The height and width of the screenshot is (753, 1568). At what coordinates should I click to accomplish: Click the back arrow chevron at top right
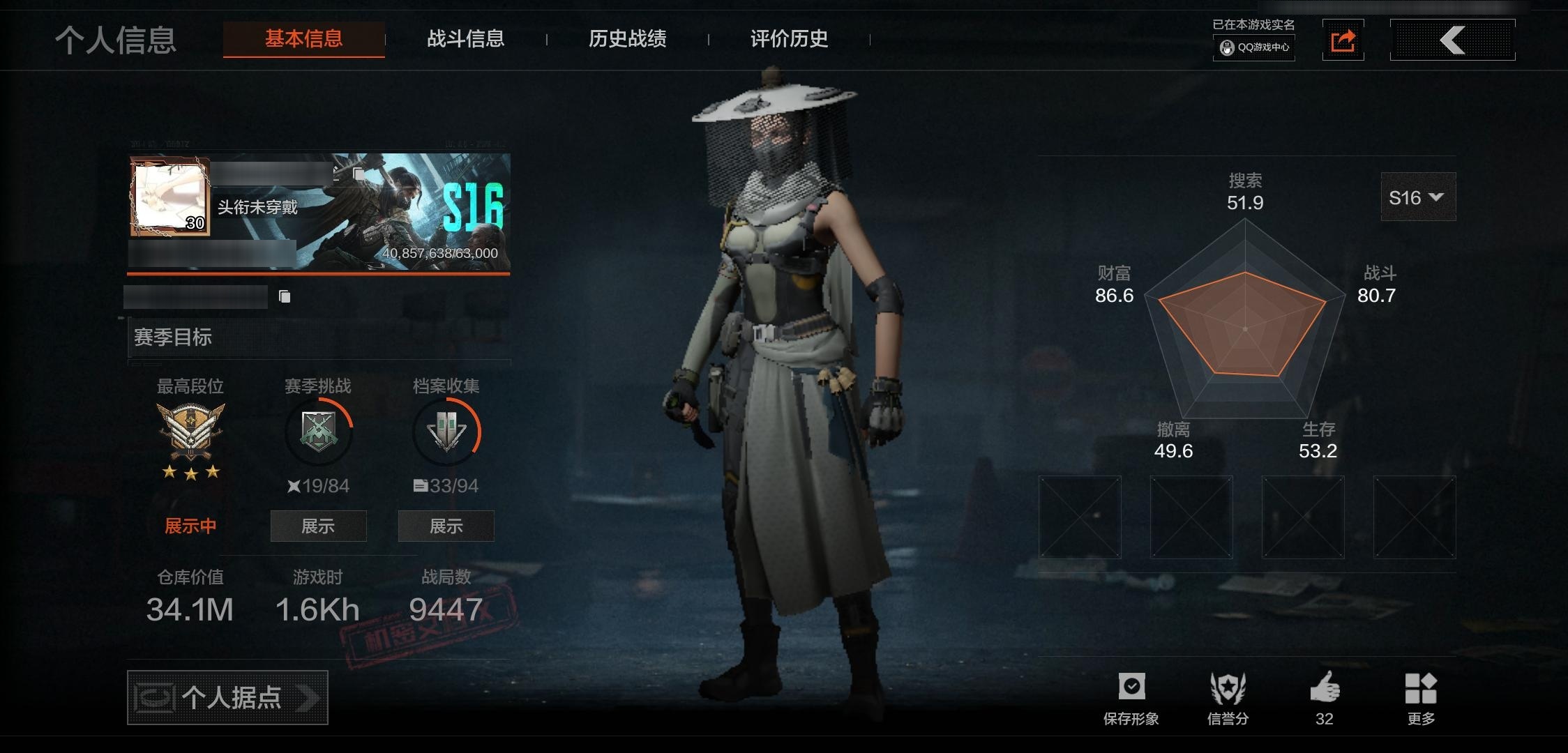click(x=1452, y=40)
